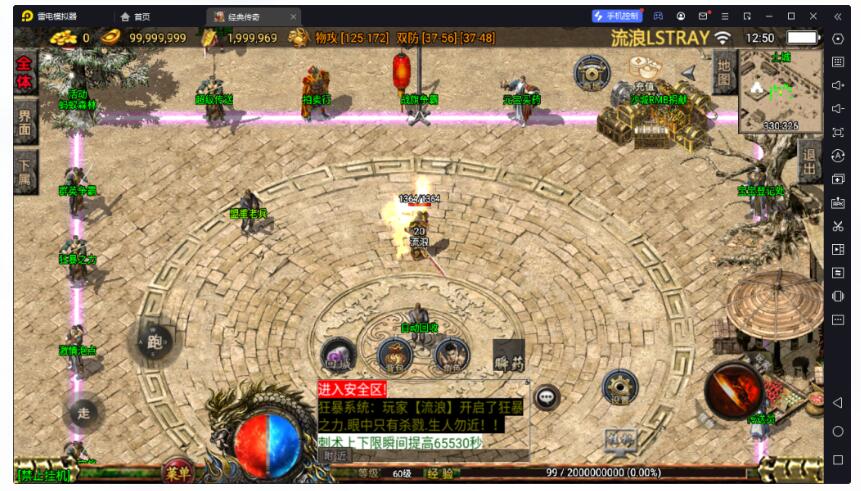The width and height of the screenshot is (861, 491).
Task: Close the 经典传奇 emulator tab
Action: 293,16
